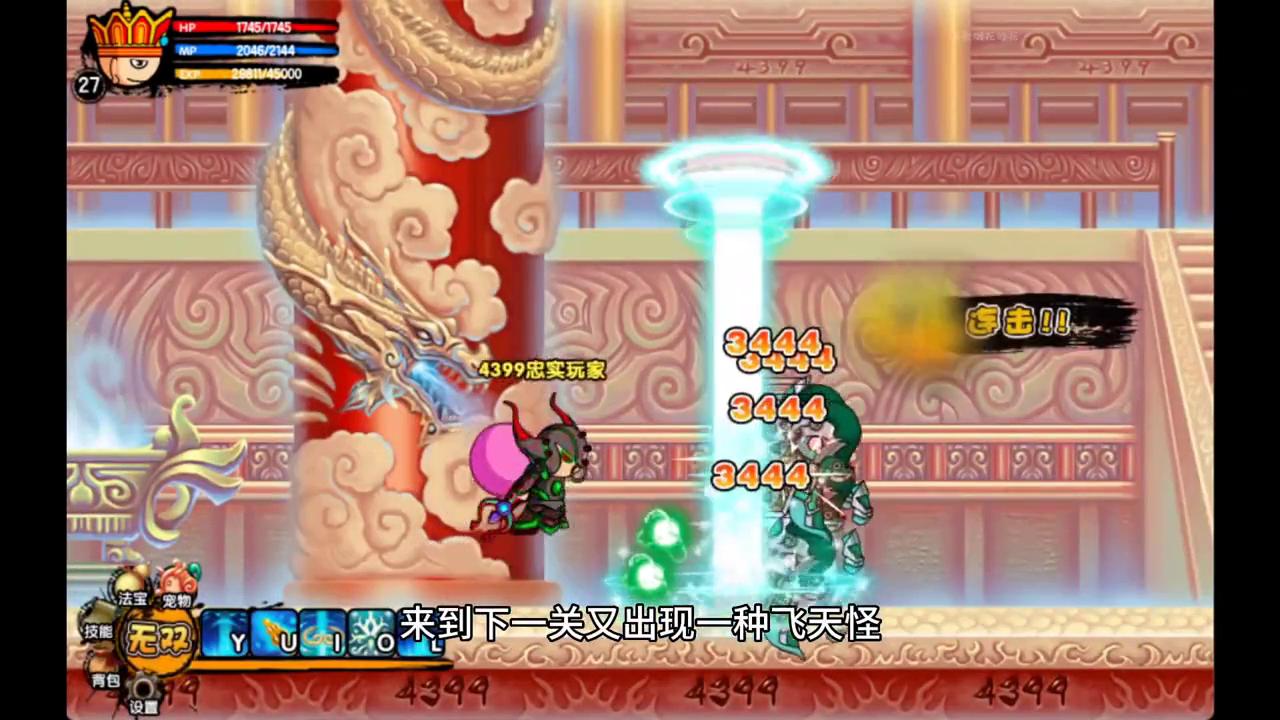Click the red HP bar
1280x720 pixels.
pyautogui.click(x=255, y=27)
